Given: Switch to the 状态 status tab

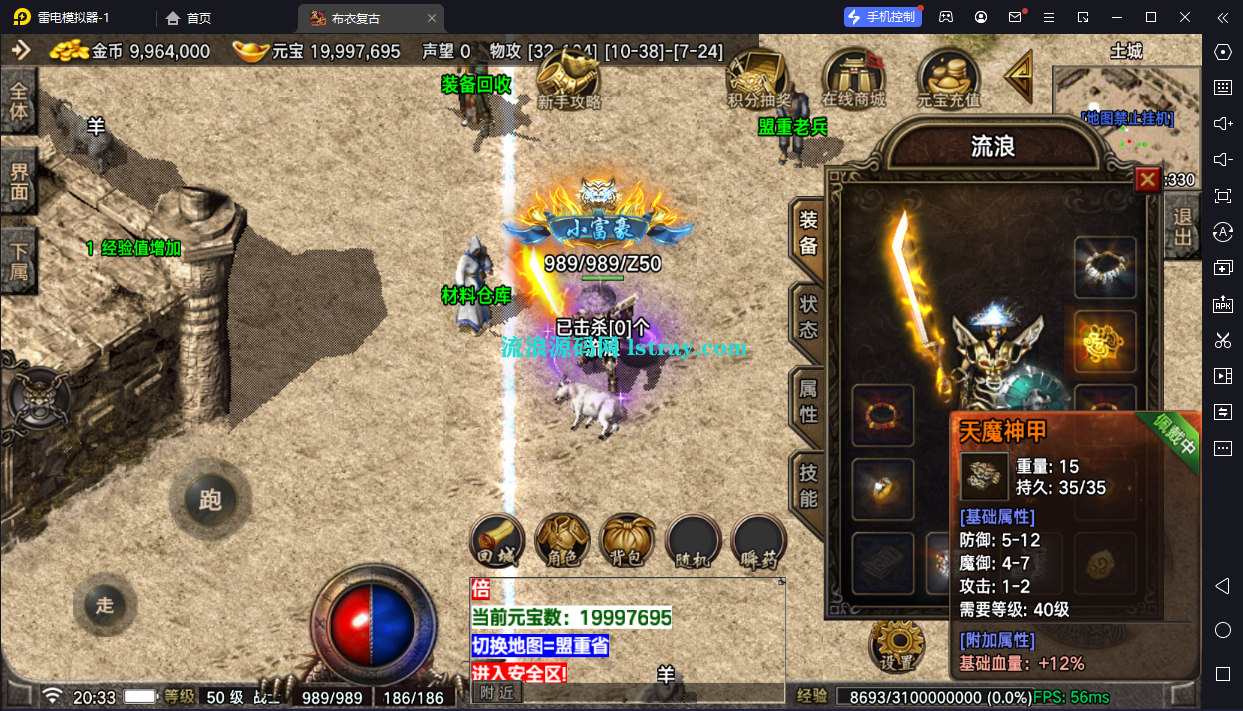Looking at the screenshot, I should [808, 314].
